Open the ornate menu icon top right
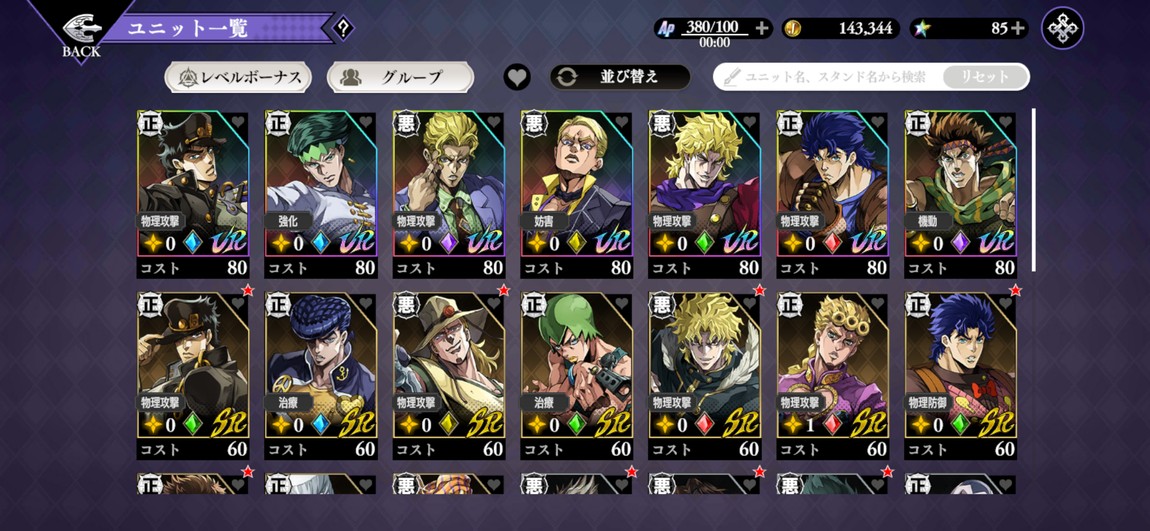The image size is (1150, 531). point(1062,29)
